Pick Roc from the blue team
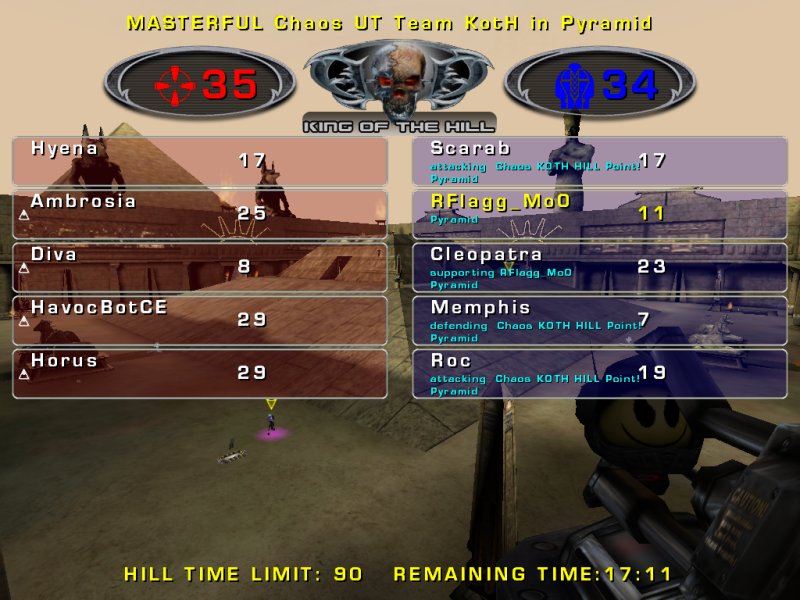Image resolution: width=800 pixels, height=600 pixels. pos(600,373)
